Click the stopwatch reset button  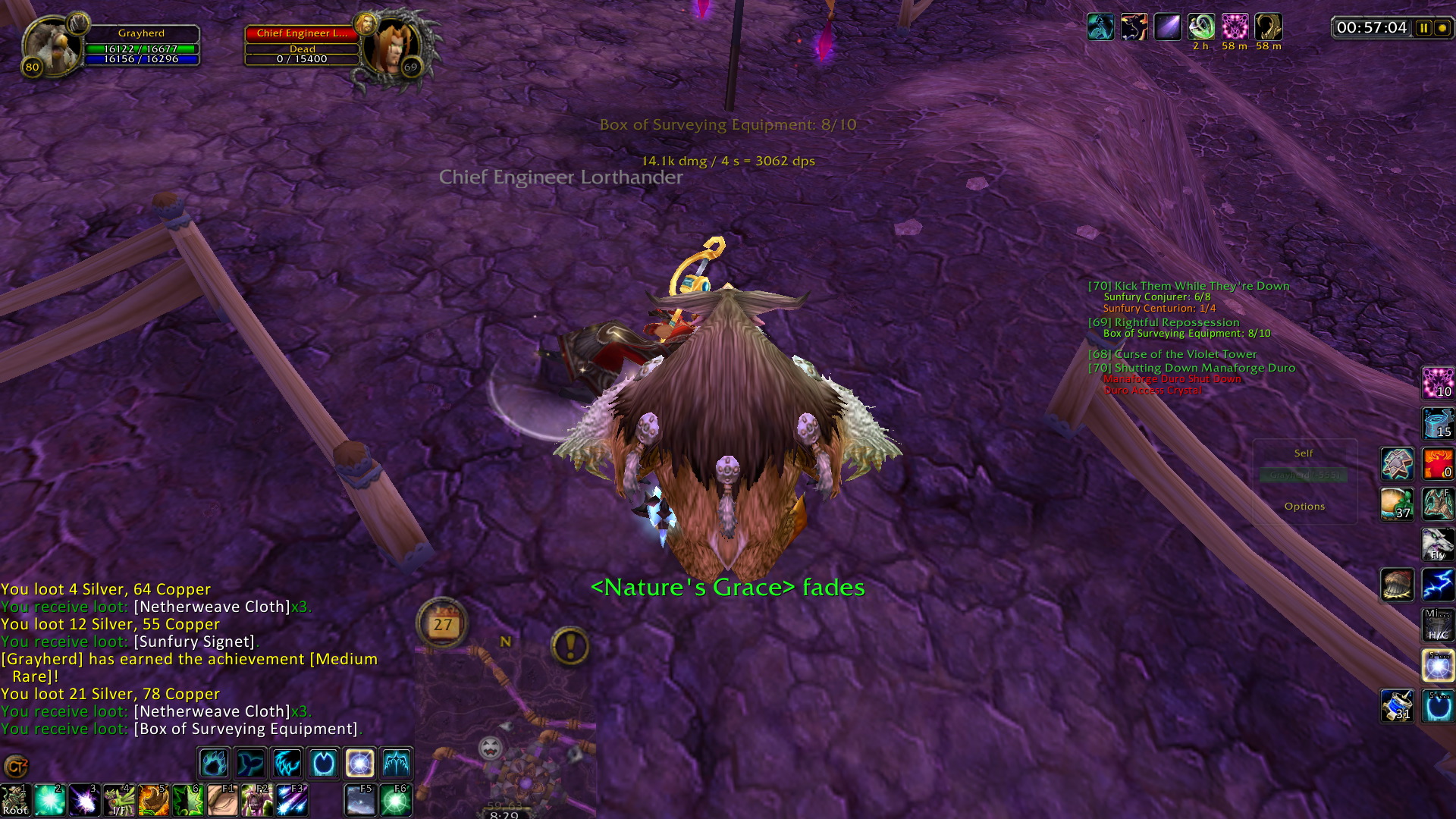1442,28
